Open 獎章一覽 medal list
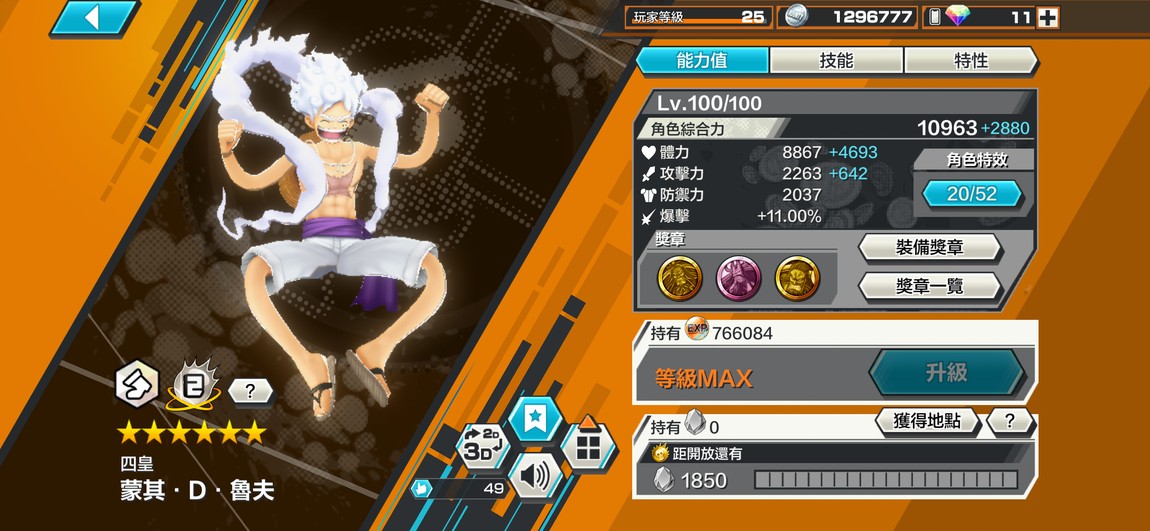Viewport: 1150px width, 531px height. pyautogui.click(x=929, y=287)
